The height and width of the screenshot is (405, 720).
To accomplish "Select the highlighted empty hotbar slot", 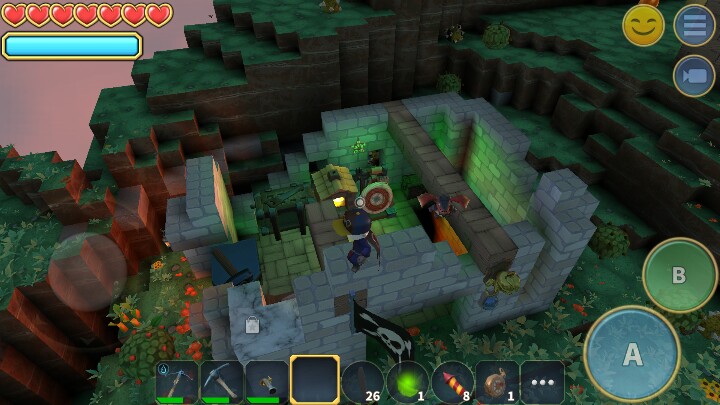I will point(315,380).
